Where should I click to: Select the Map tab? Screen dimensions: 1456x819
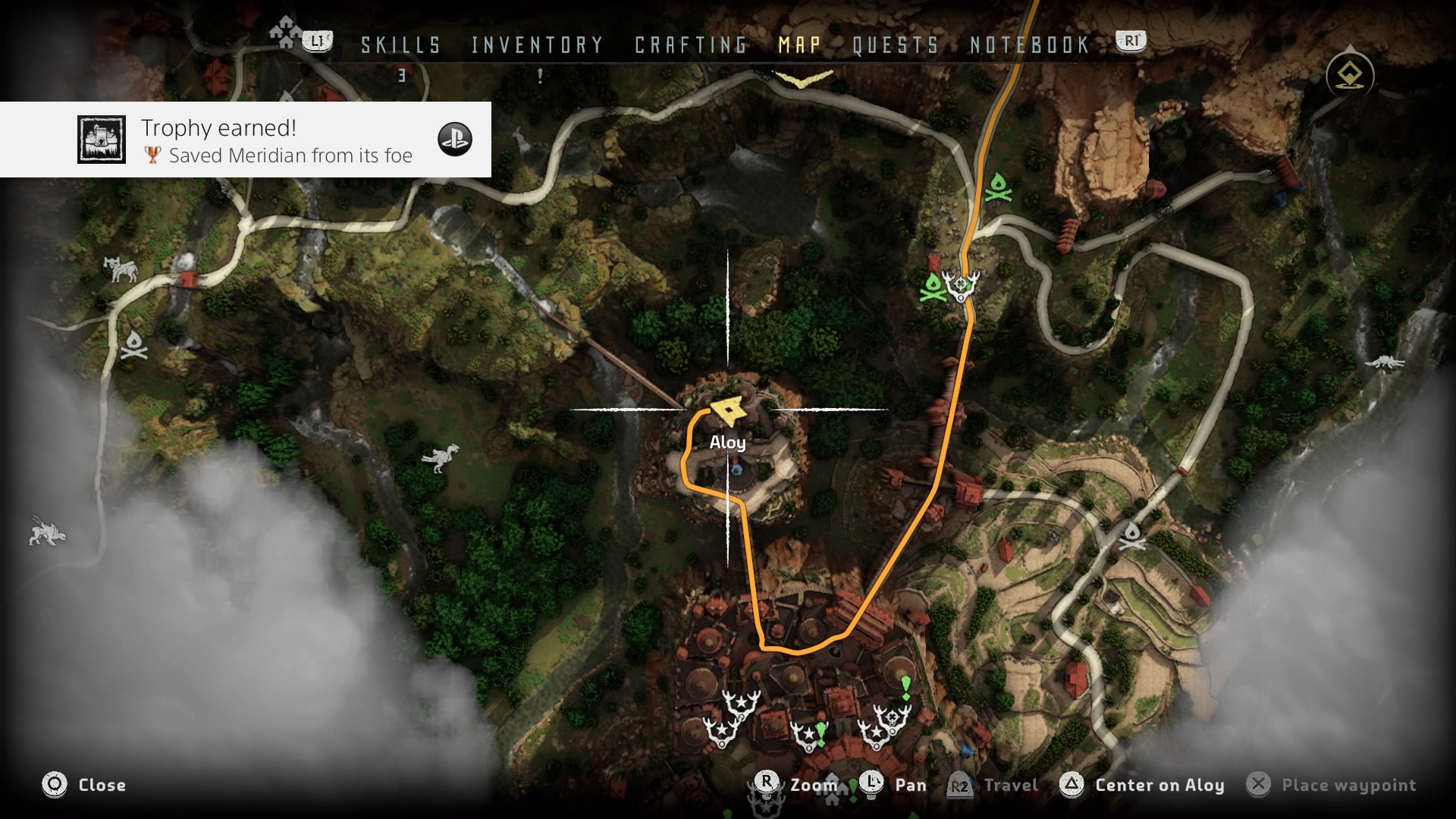tap(800, 45)
